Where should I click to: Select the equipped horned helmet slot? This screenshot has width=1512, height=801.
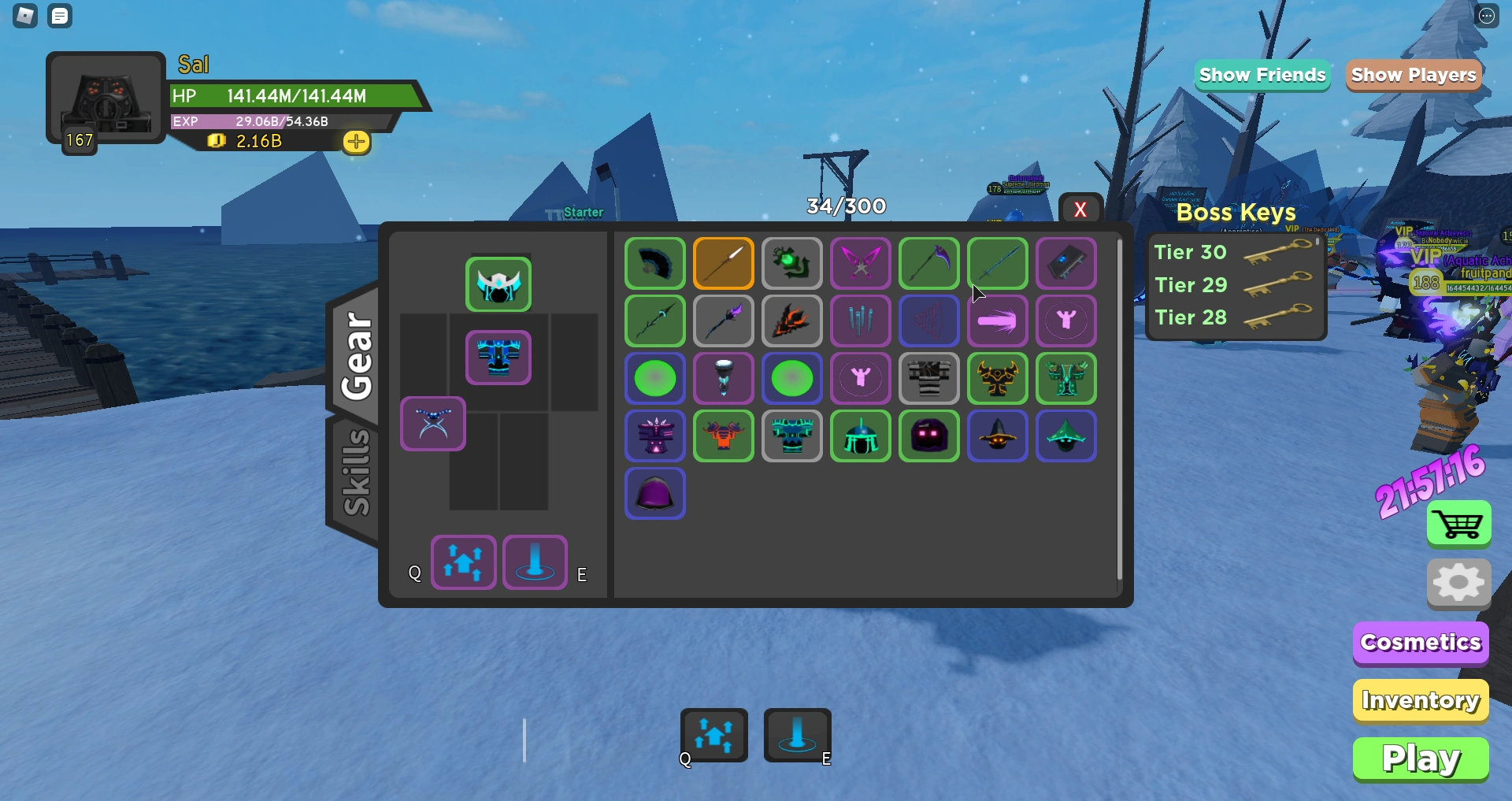[498, 284]
